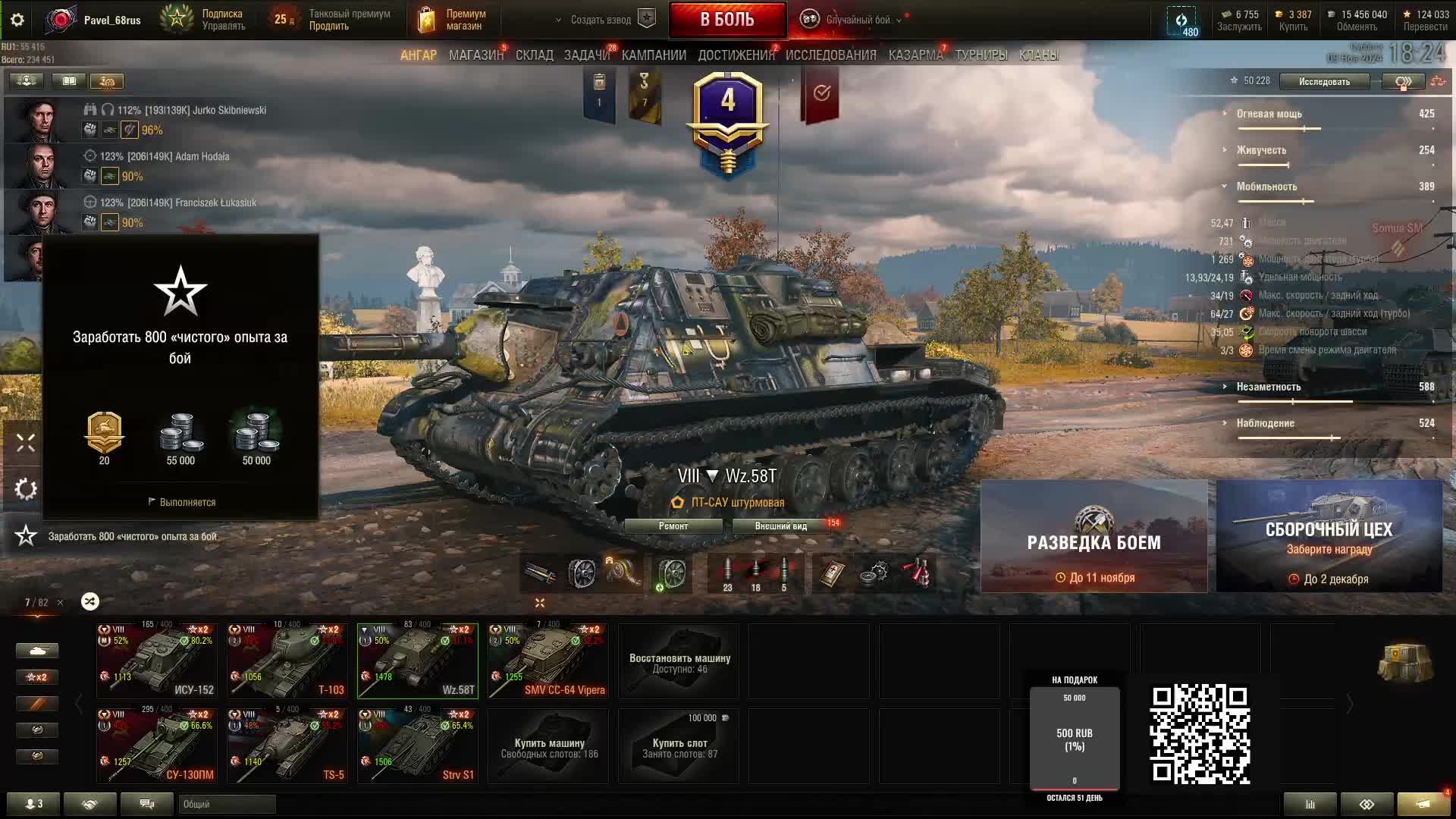
Task: Pick the Strv S1 tank card
Action: pos(418,745)
